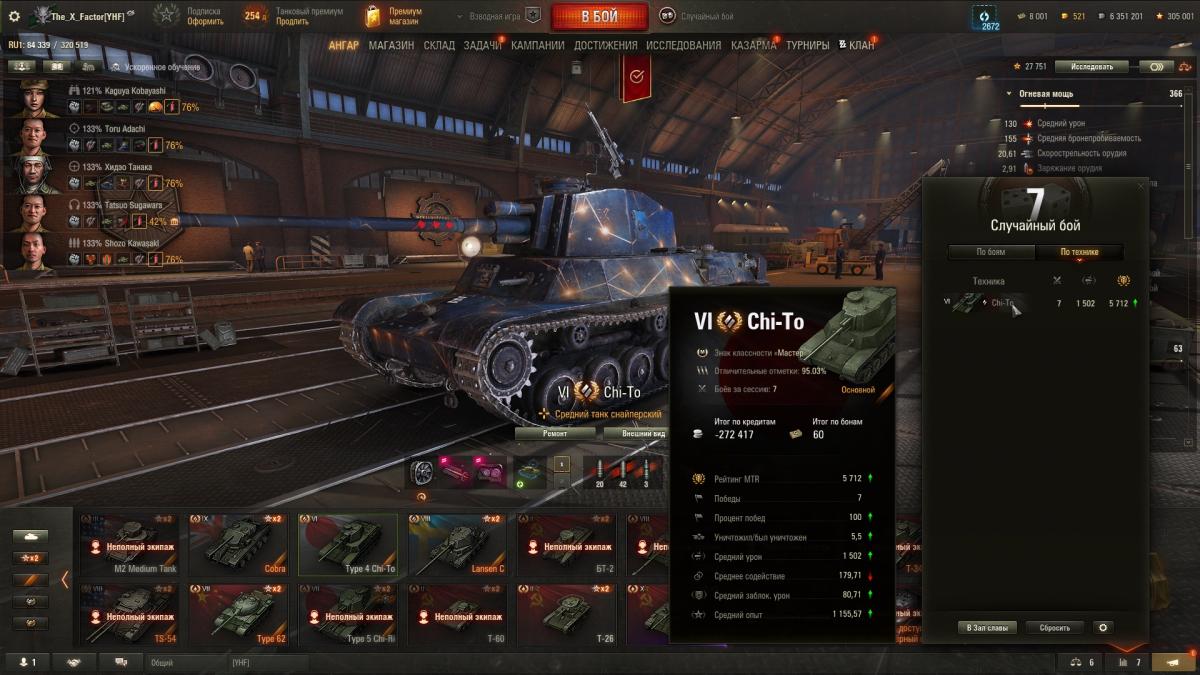Switch to the По боям tab
The width and height of the screenshot is (1200, 675).
coord(991,252)
